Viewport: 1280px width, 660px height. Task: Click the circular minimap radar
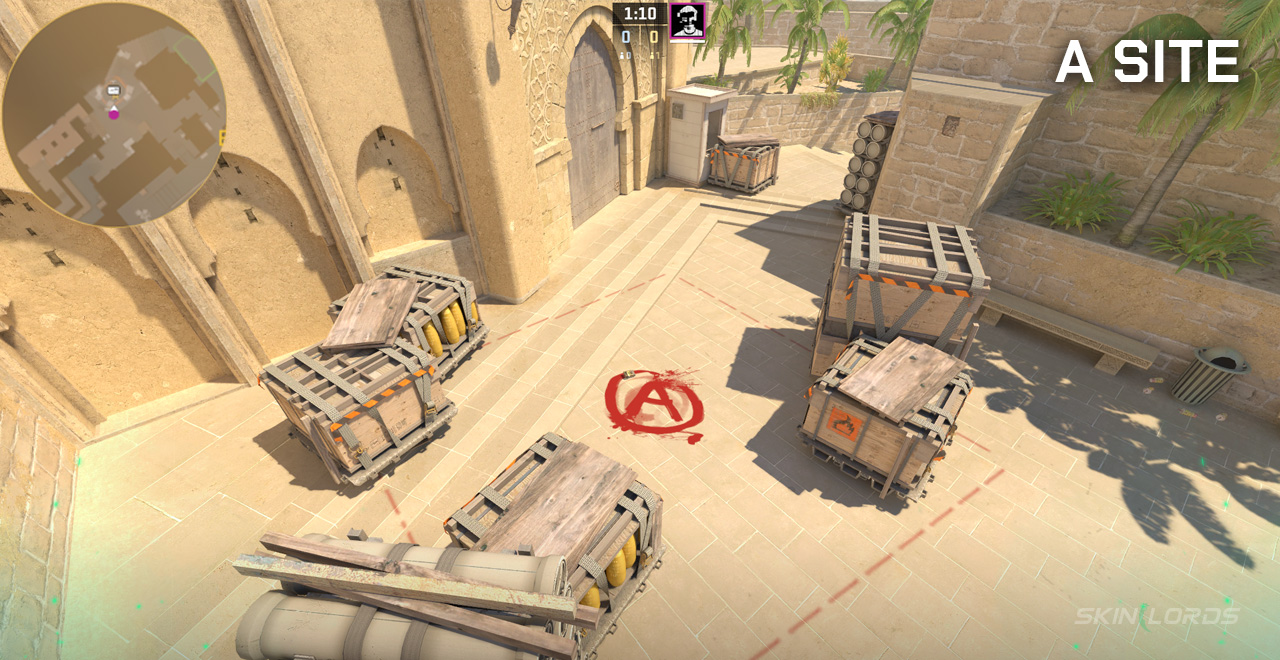pos(113,115)
